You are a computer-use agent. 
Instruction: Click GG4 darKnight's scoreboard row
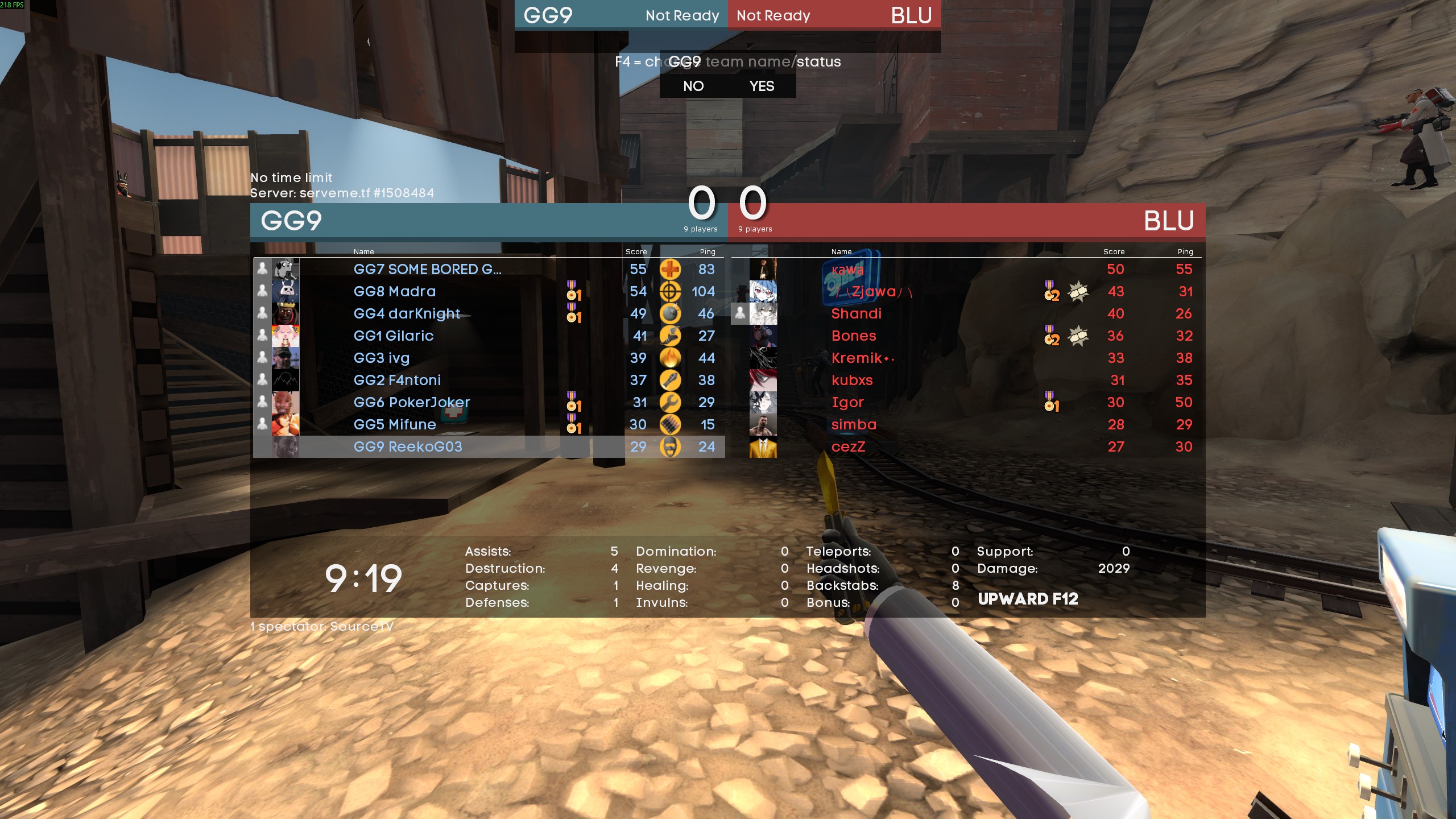[407, 314]
